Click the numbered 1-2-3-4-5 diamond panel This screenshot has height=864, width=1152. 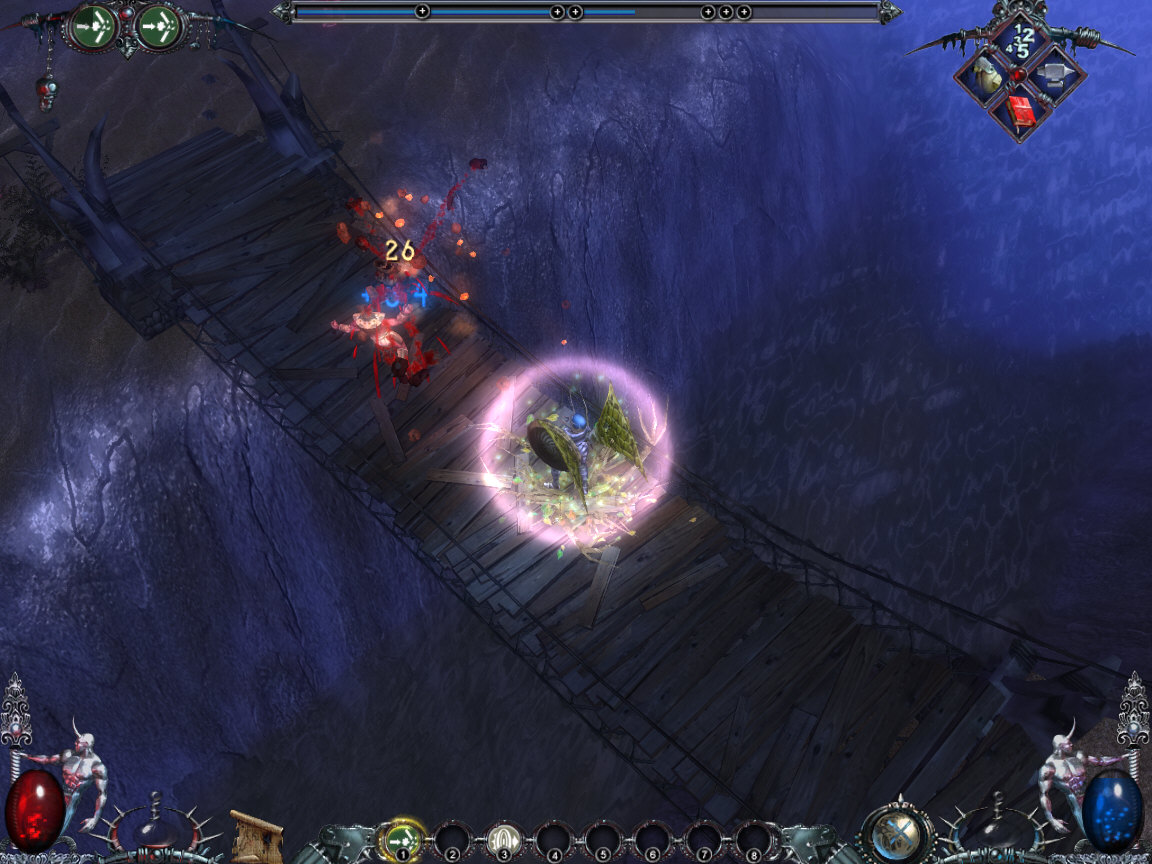pyautogui.click(x=1020, y=40)
